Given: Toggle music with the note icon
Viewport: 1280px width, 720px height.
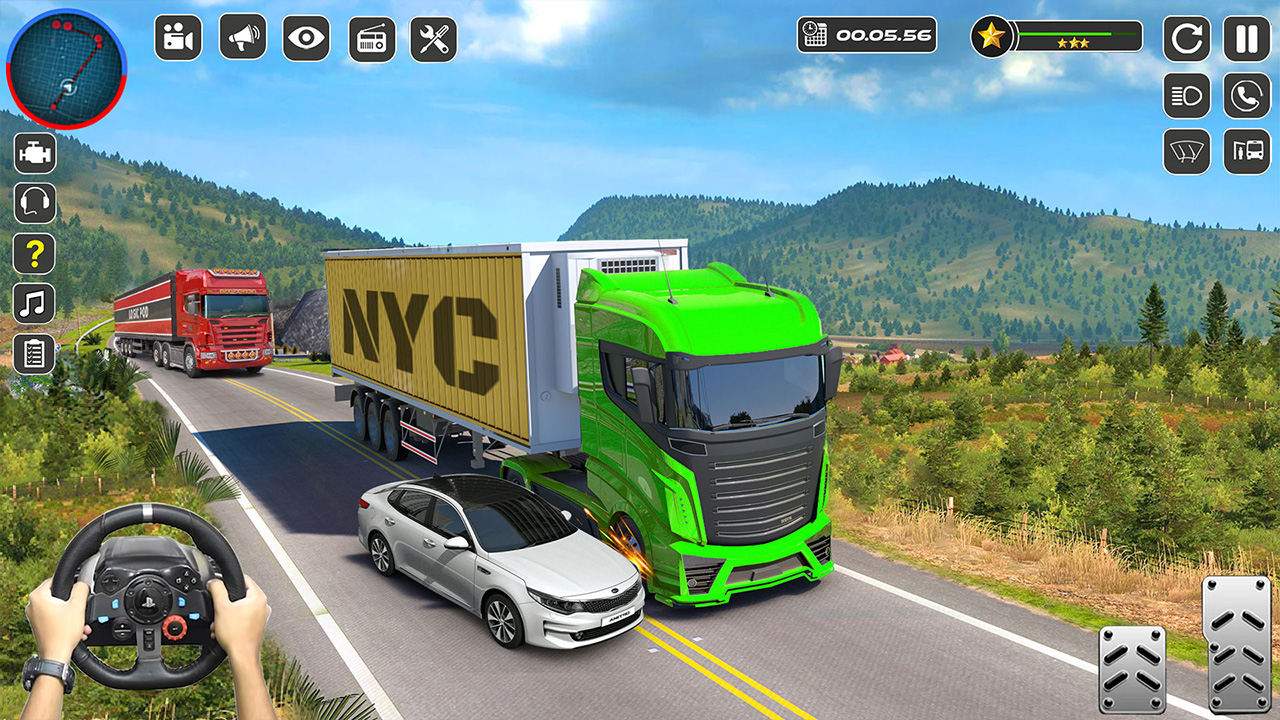Looking at the screenshot, I should [x=35, y=303].
